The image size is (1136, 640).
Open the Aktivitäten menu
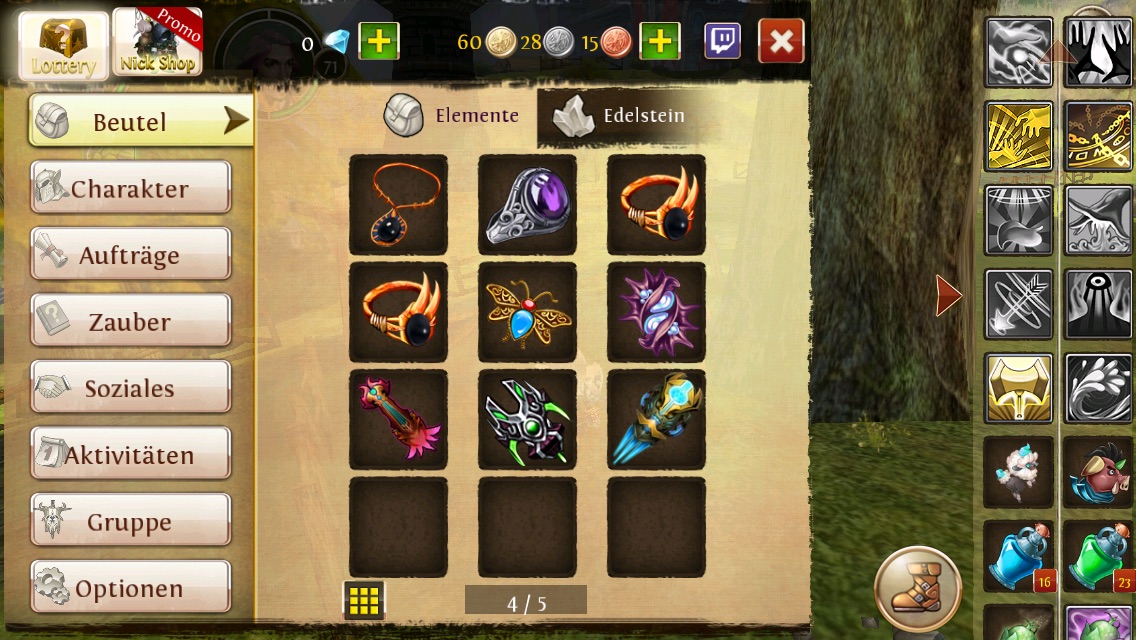[x=131, y=455]
